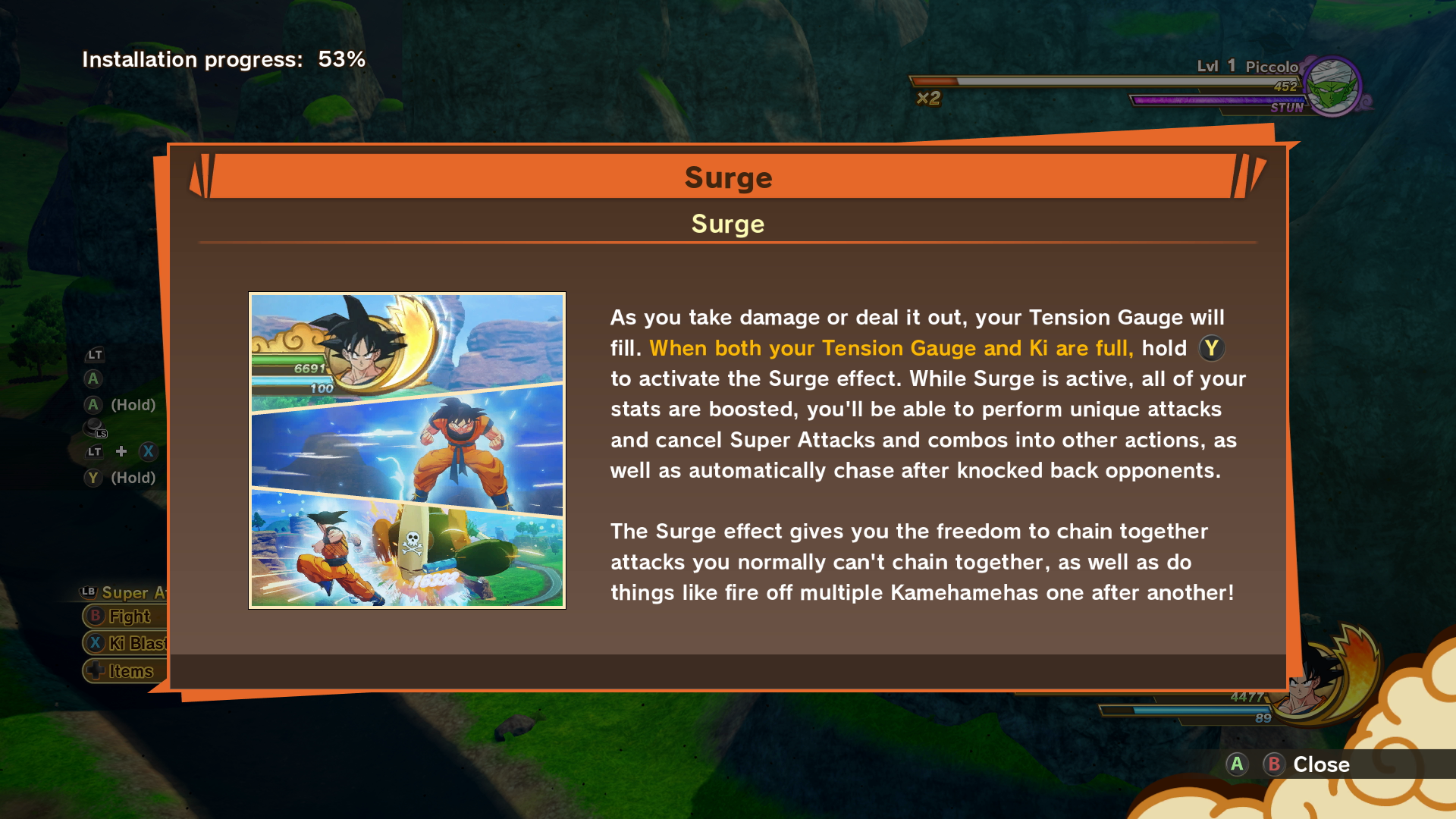Screen dimensions: 1456x819
Task: Click the Y button icon in Surge description
Action: click(1213, 349)
